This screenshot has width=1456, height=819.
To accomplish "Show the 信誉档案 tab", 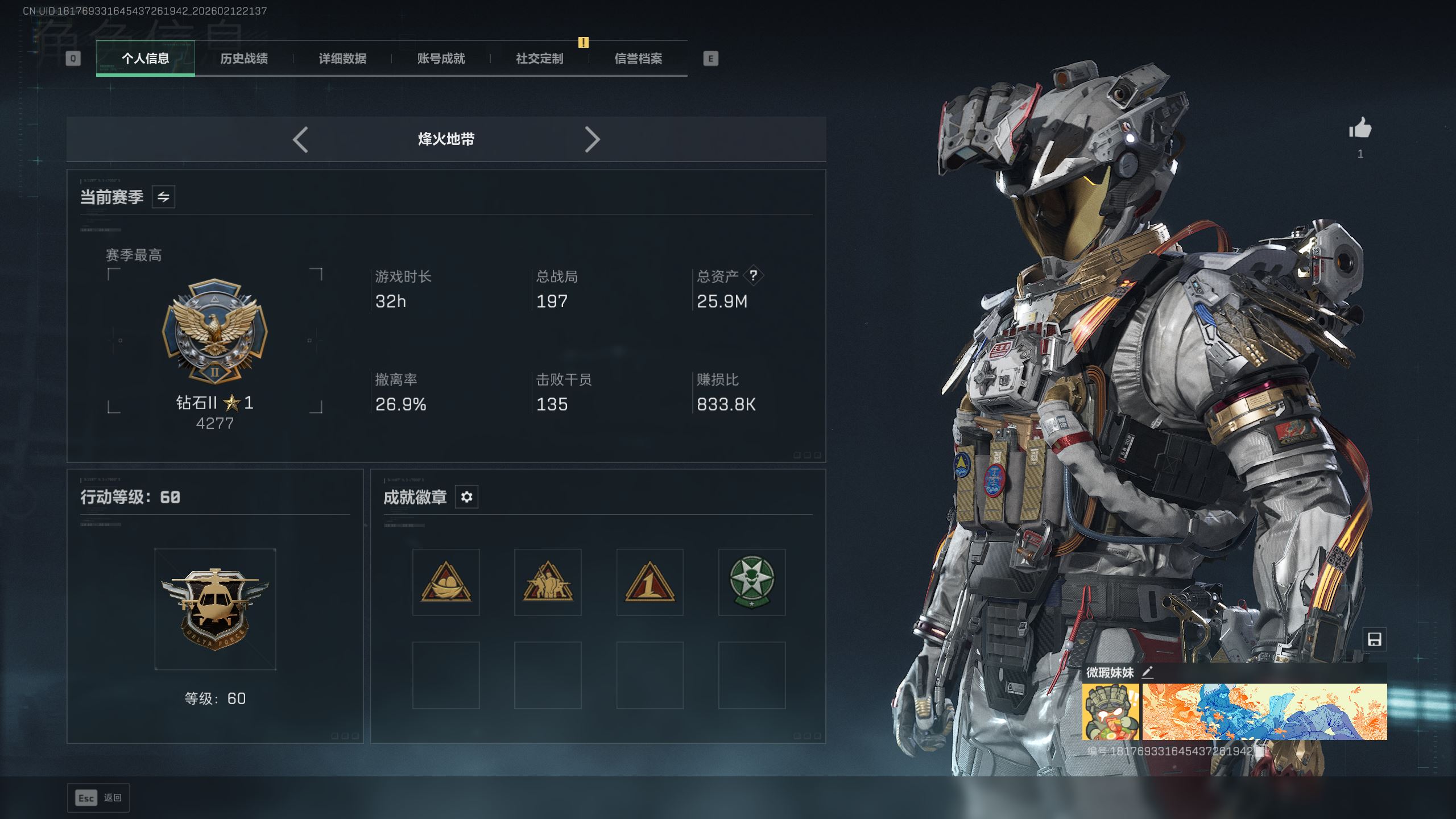I will (638, 59).
